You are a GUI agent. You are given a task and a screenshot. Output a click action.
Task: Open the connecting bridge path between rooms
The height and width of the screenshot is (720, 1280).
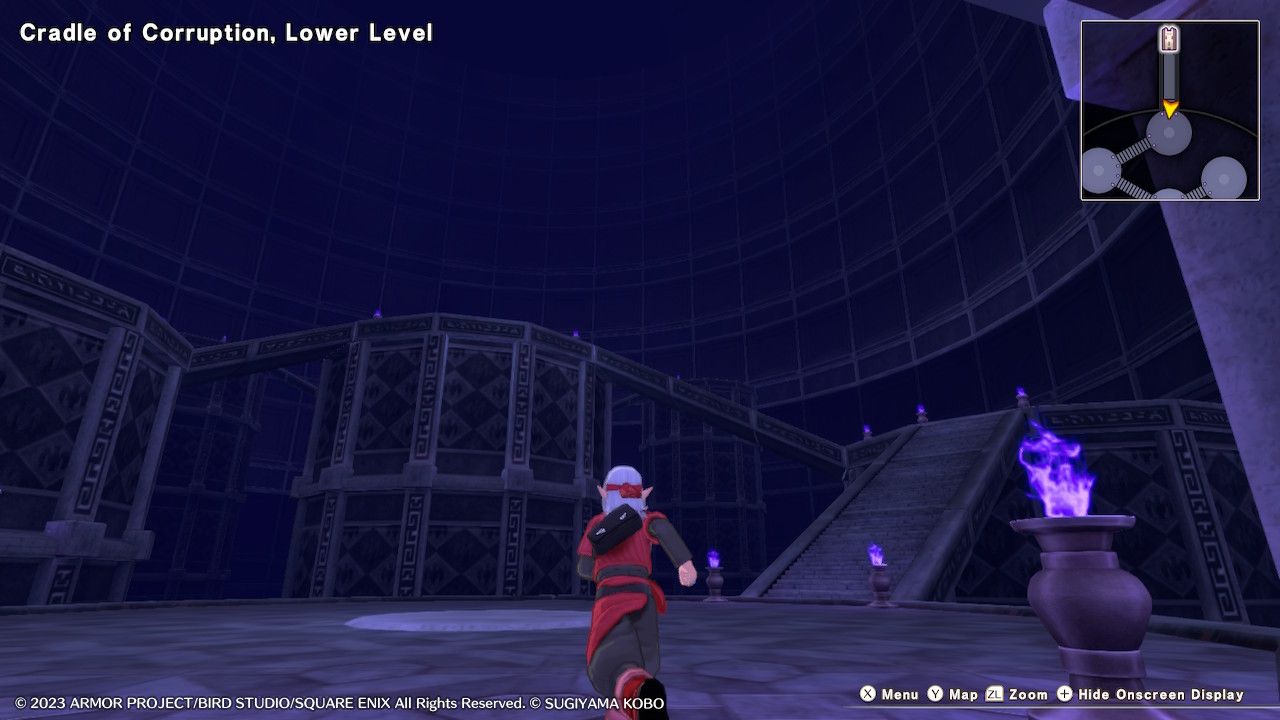click(x=1136, y=146)
